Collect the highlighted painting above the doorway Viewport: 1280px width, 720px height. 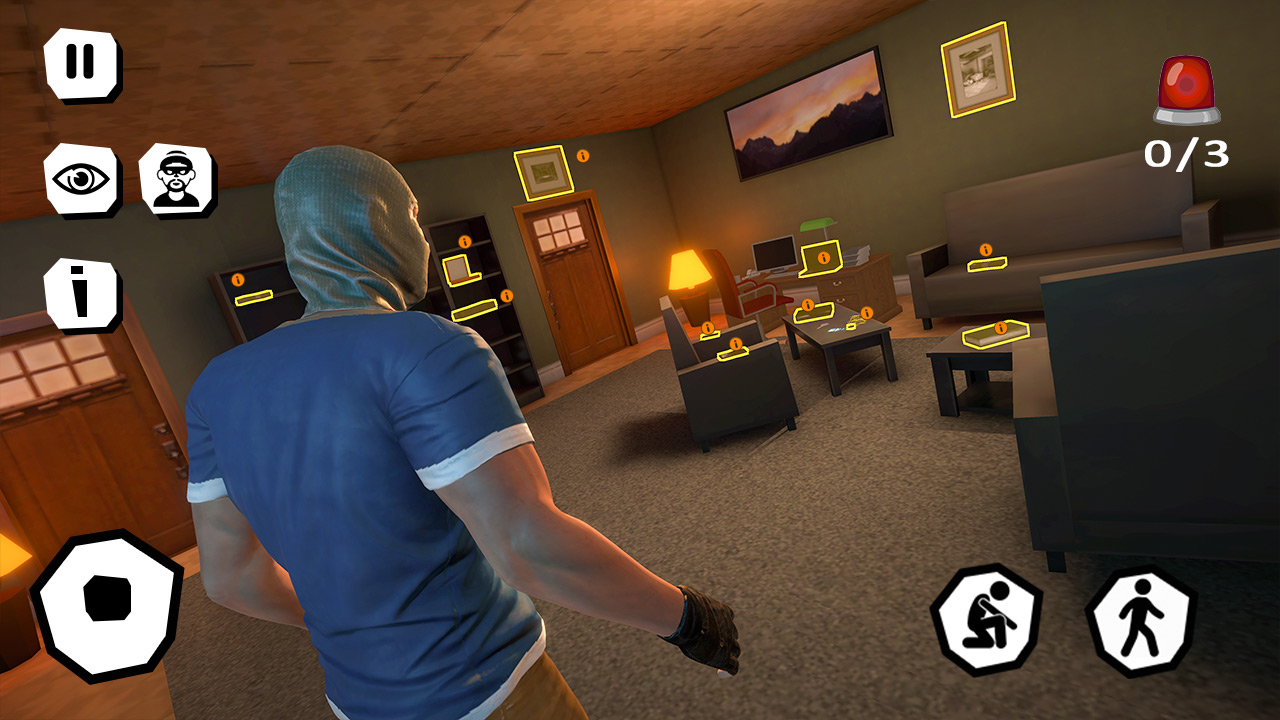(545, 172)
